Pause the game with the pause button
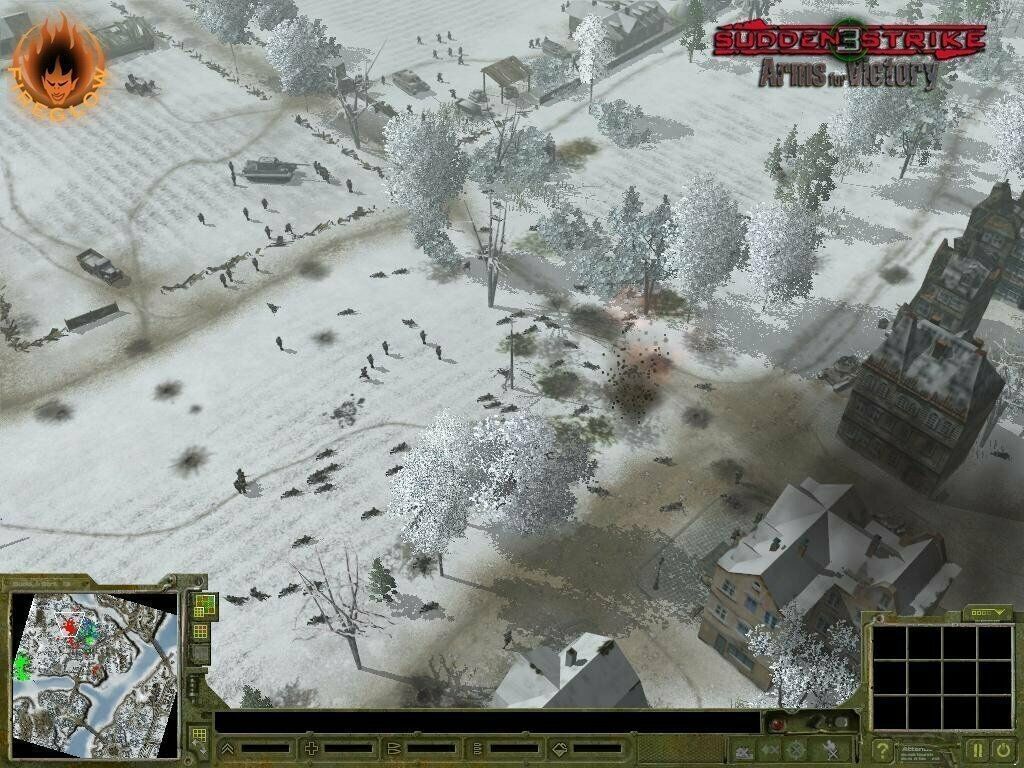Viewport: 1024px width, 768px height. point(977,748)
